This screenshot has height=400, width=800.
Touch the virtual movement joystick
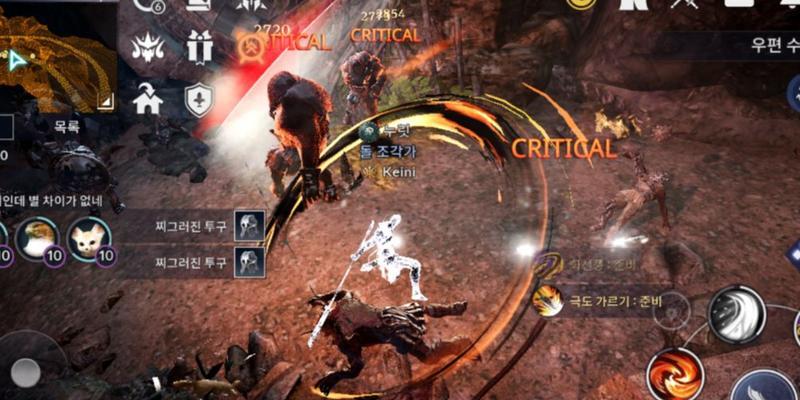(x=25, y=372)
